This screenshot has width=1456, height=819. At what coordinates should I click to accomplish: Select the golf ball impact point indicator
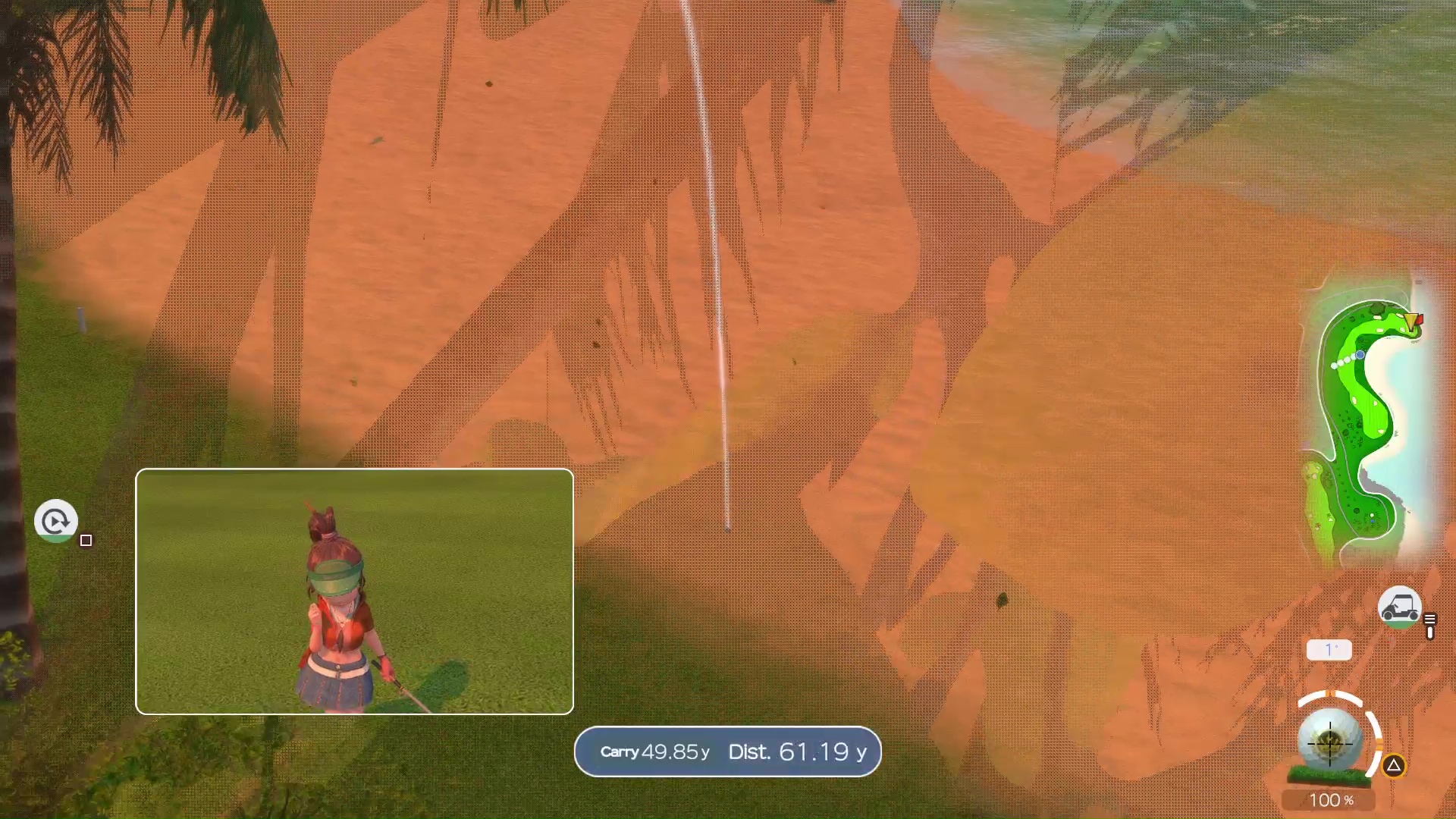pyautogui.click(x=1329, y=741)
